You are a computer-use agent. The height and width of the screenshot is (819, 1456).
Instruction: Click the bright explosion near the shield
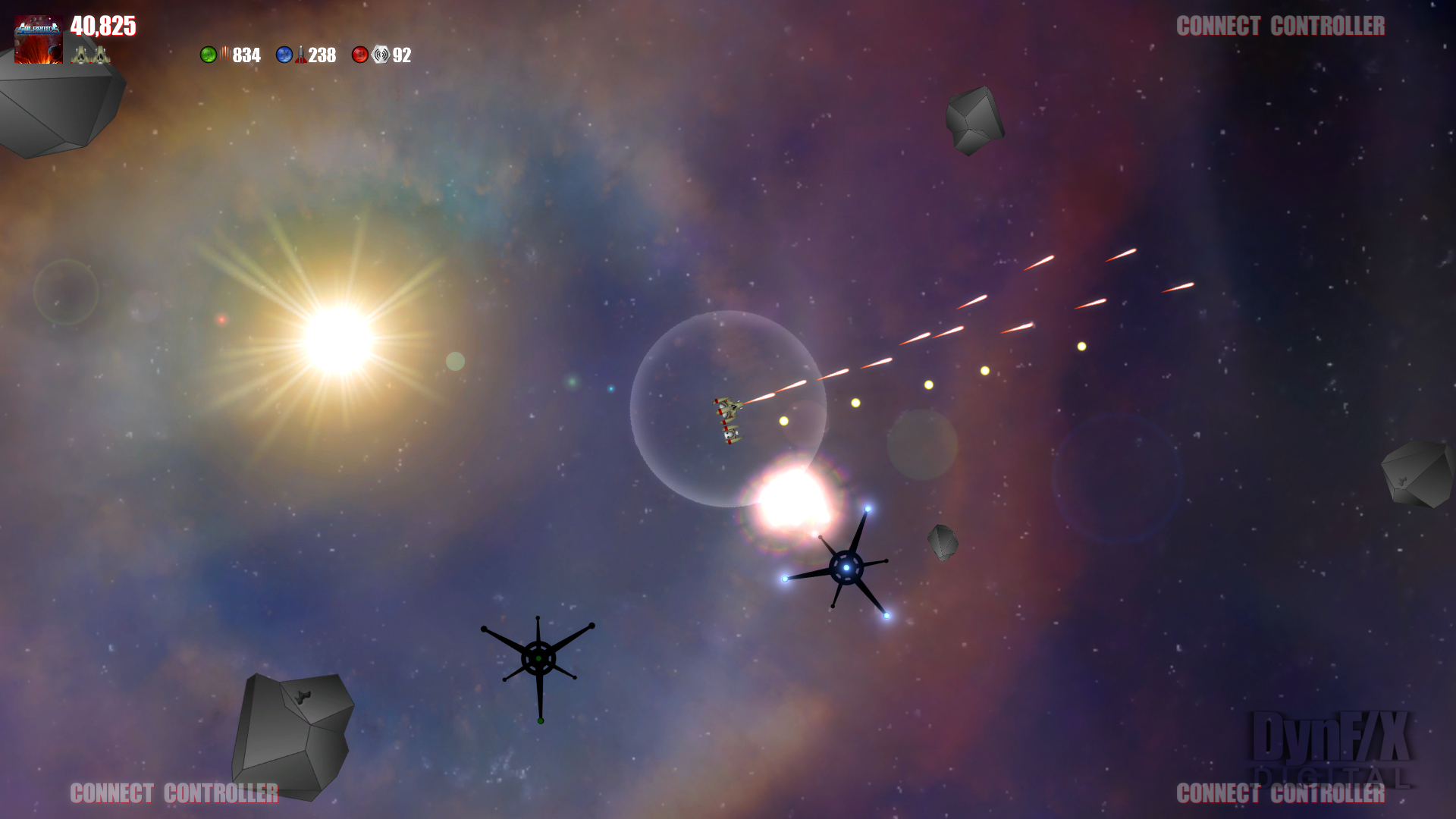(x=796, y=500)
